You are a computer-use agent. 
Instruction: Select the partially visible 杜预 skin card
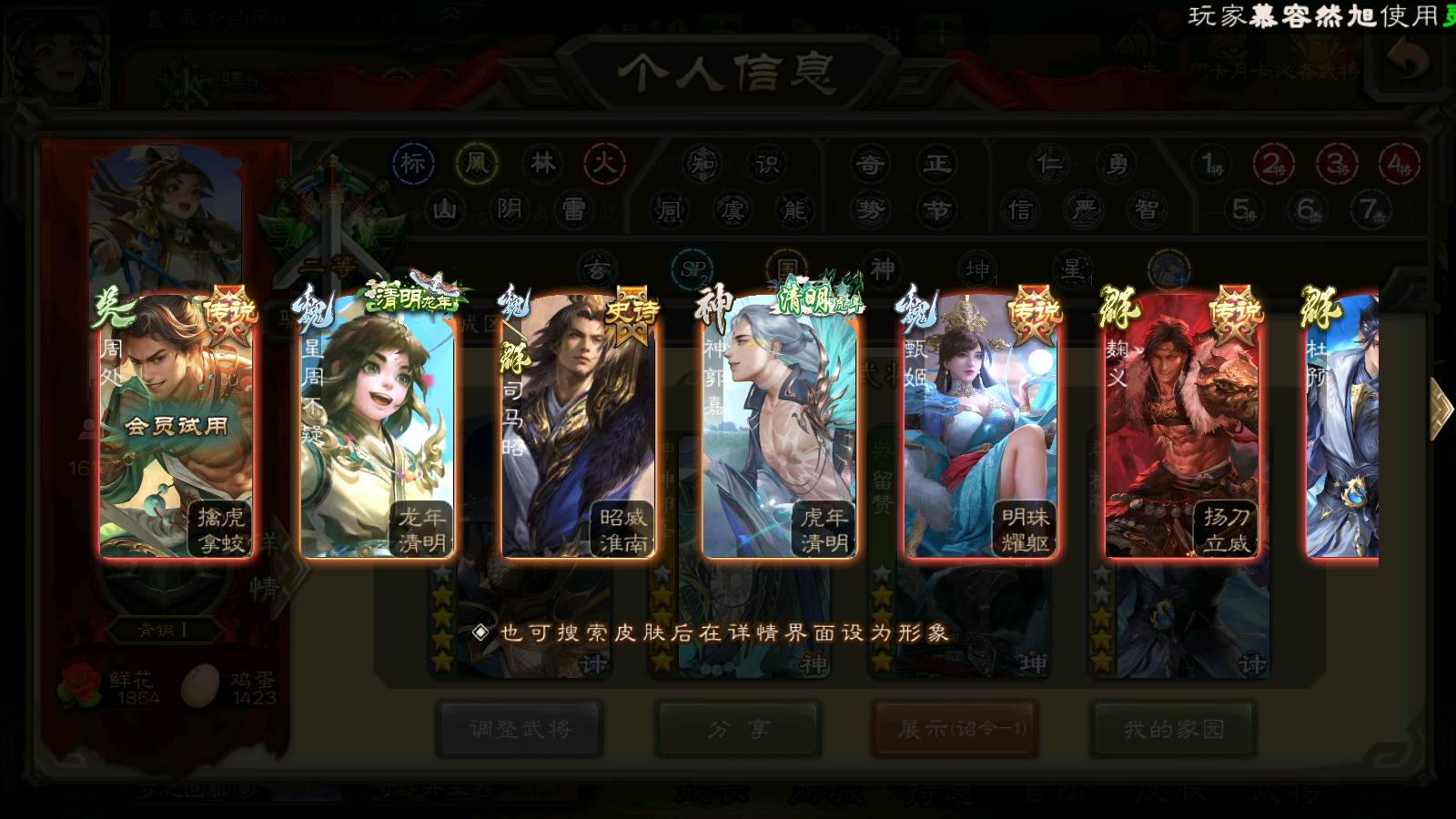[1343, 426]
